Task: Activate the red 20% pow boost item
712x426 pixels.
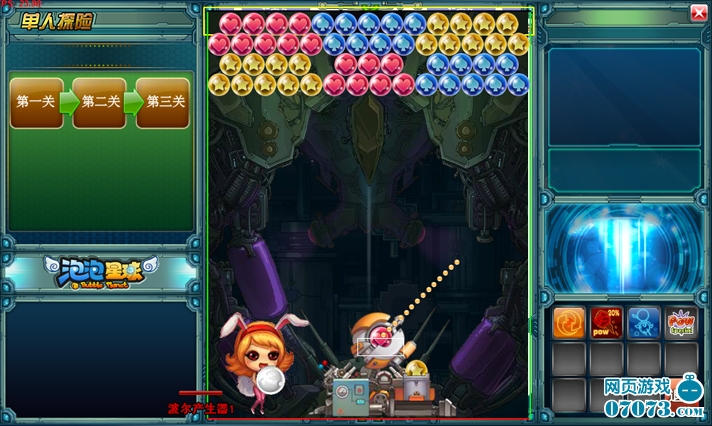Action: click(606, 322)
